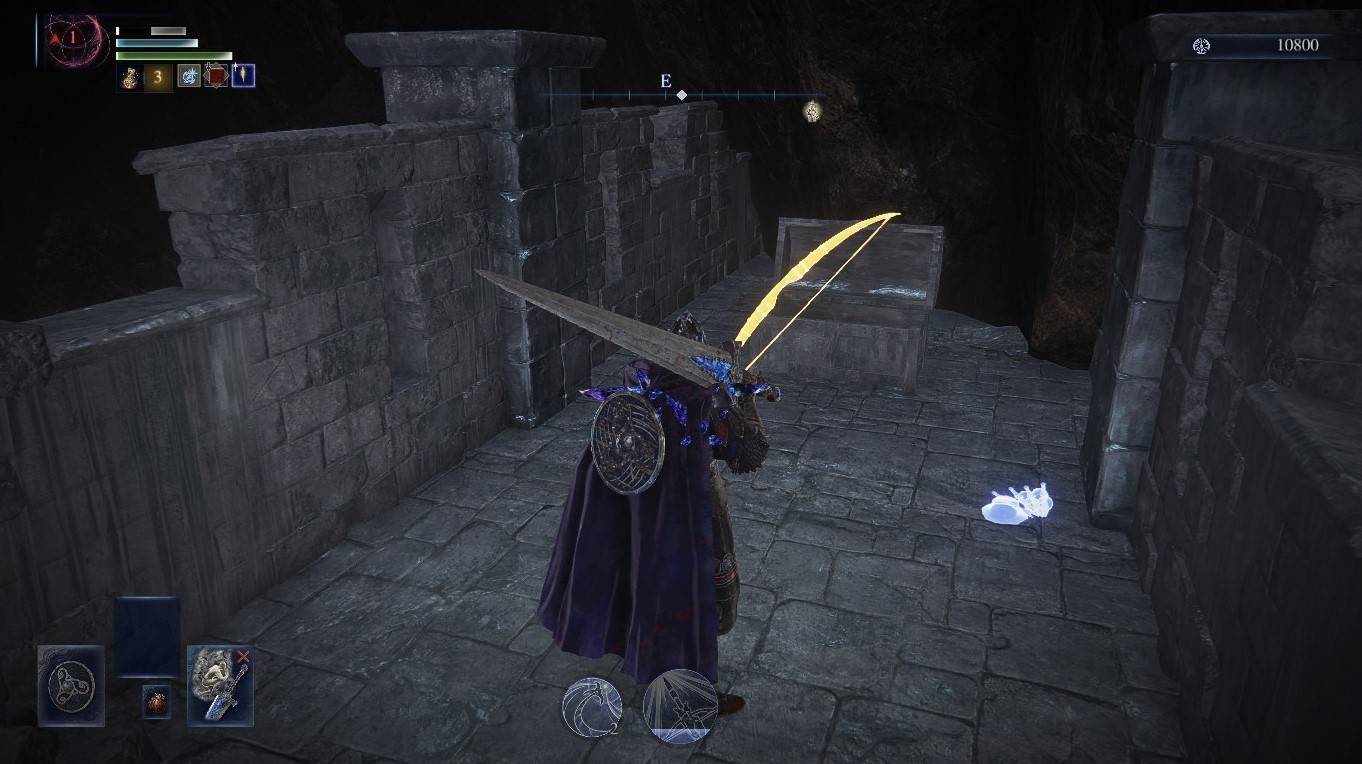This screenshot has height=764, width=1362.
Task: Inspect the white shard buff icon
Action: point(243,76)
